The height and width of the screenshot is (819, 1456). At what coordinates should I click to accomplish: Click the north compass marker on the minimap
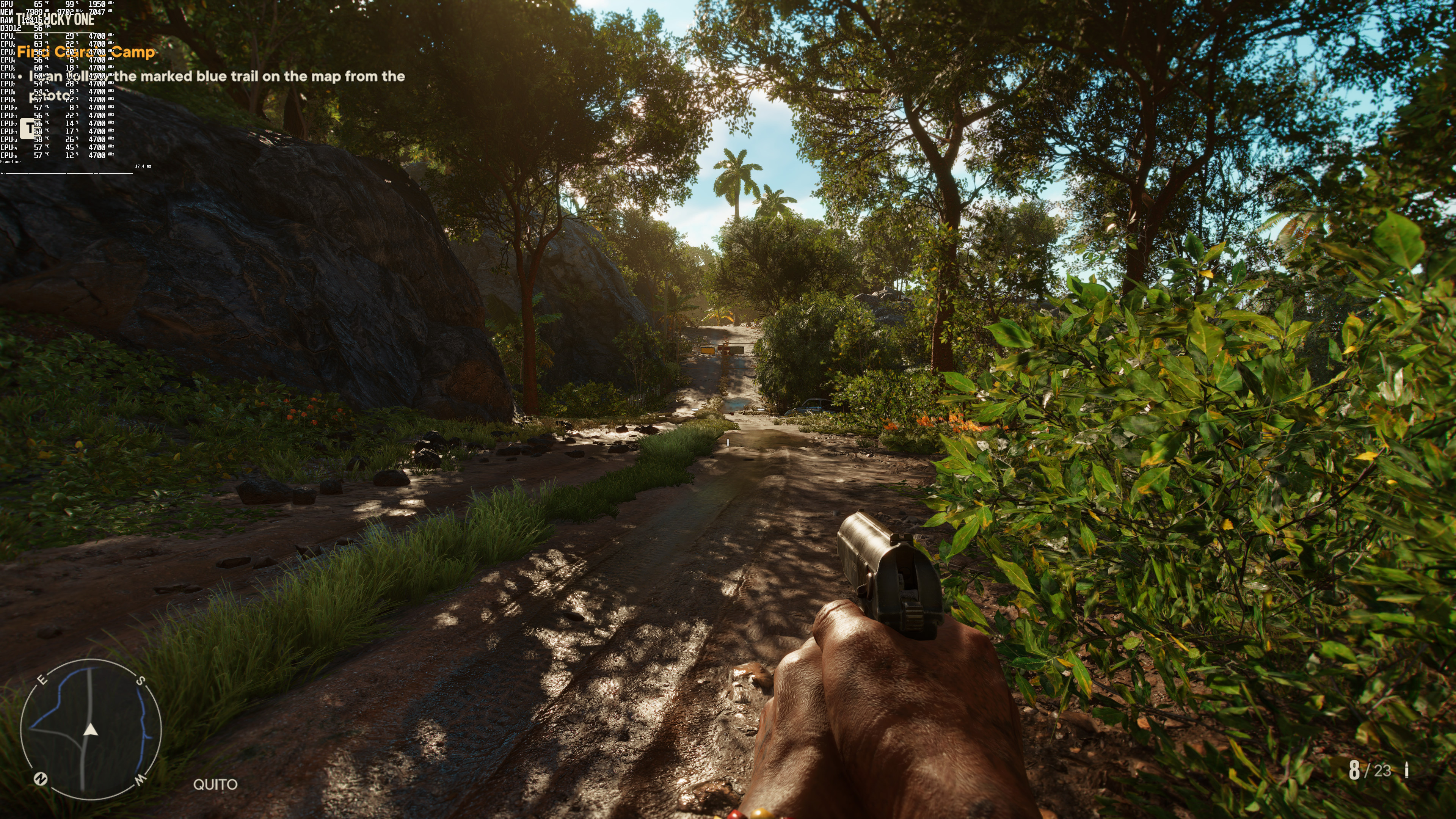pos(41,779)
